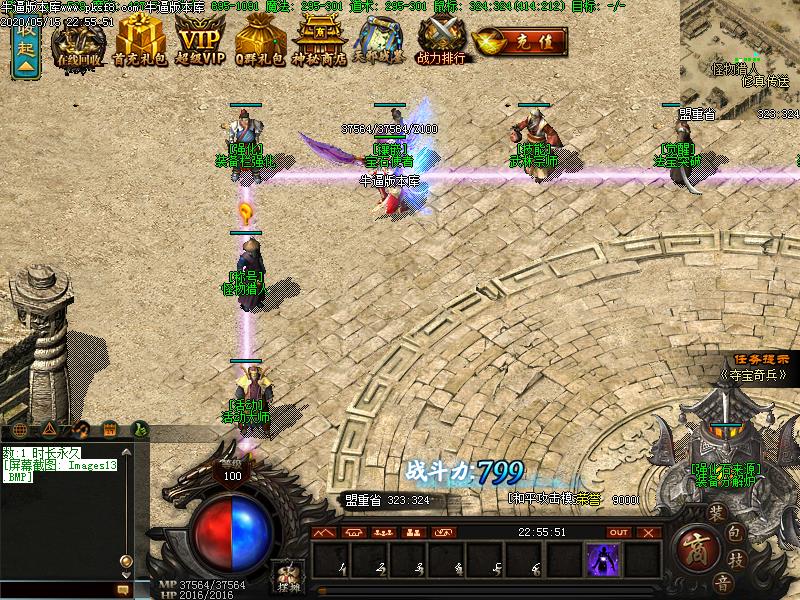The height and width of the screenshot is (600, 800).
Task: Click the 充值 recharge button
Action: 520,43
